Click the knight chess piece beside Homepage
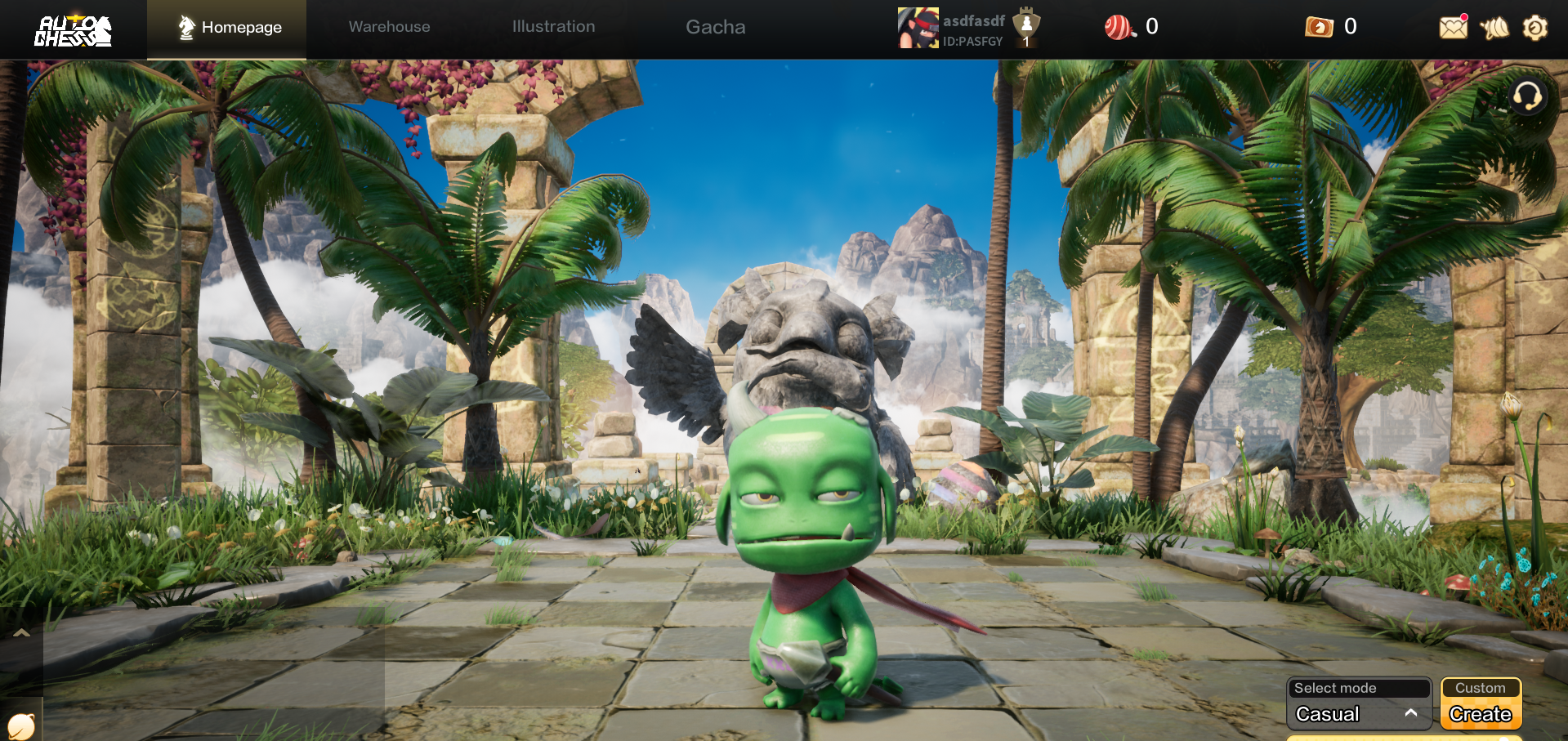Viewport: 1568px width, 741px height. 186,26
